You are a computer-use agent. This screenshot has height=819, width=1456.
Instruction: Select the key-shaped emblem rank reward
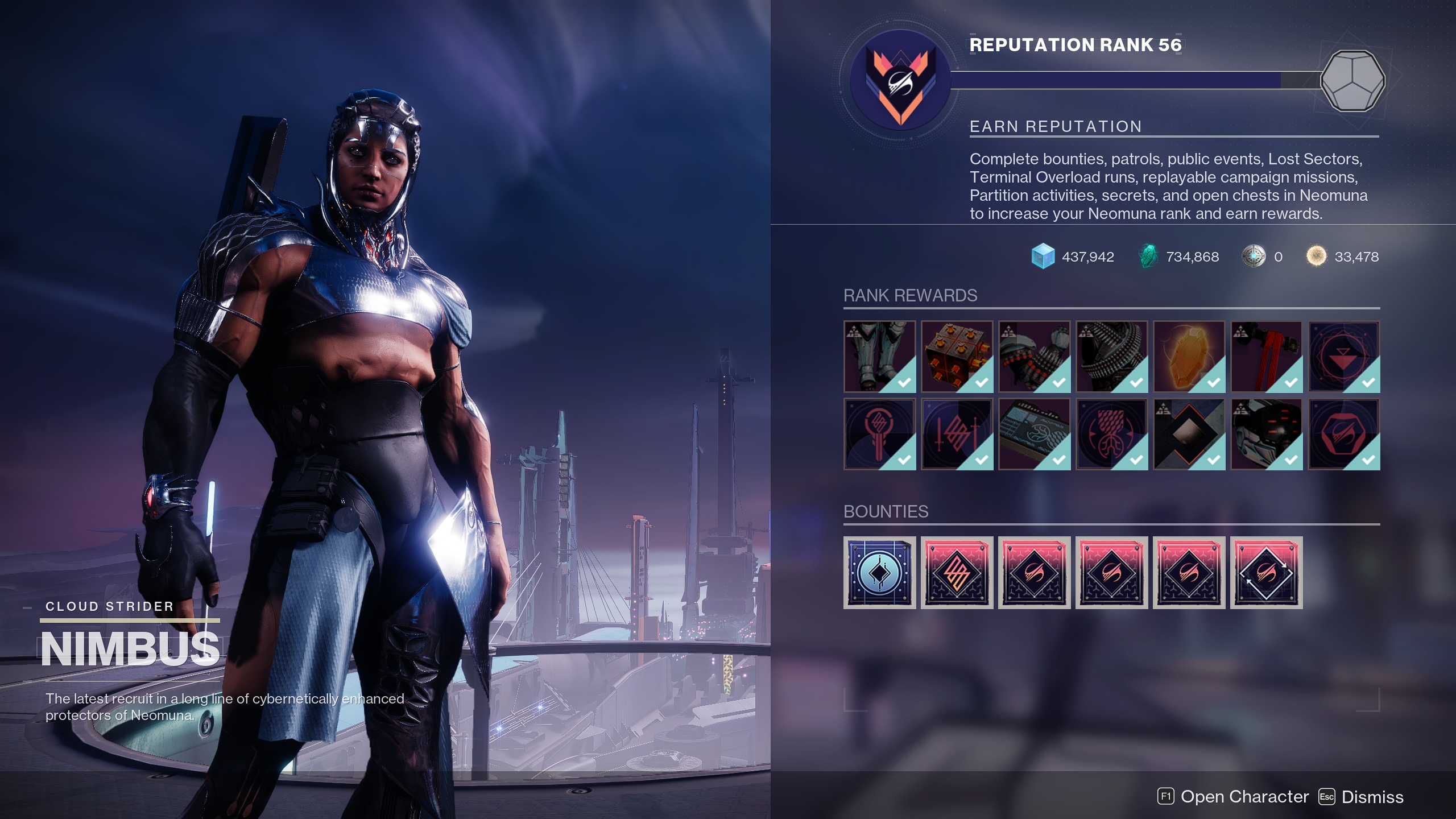(x=879, y=434)
